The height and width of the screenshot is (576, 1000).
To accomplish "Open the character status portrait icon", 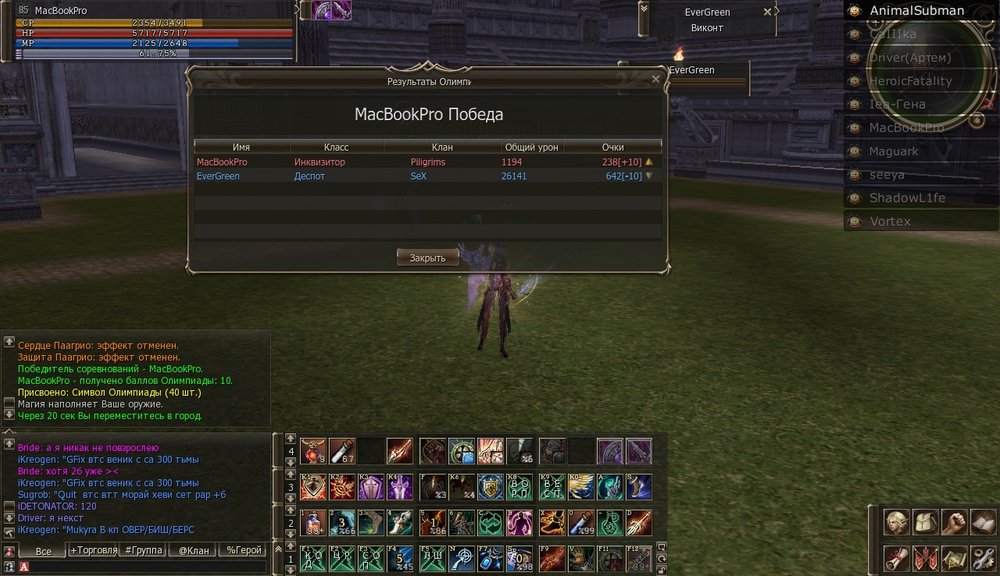I will click(895, 523).
